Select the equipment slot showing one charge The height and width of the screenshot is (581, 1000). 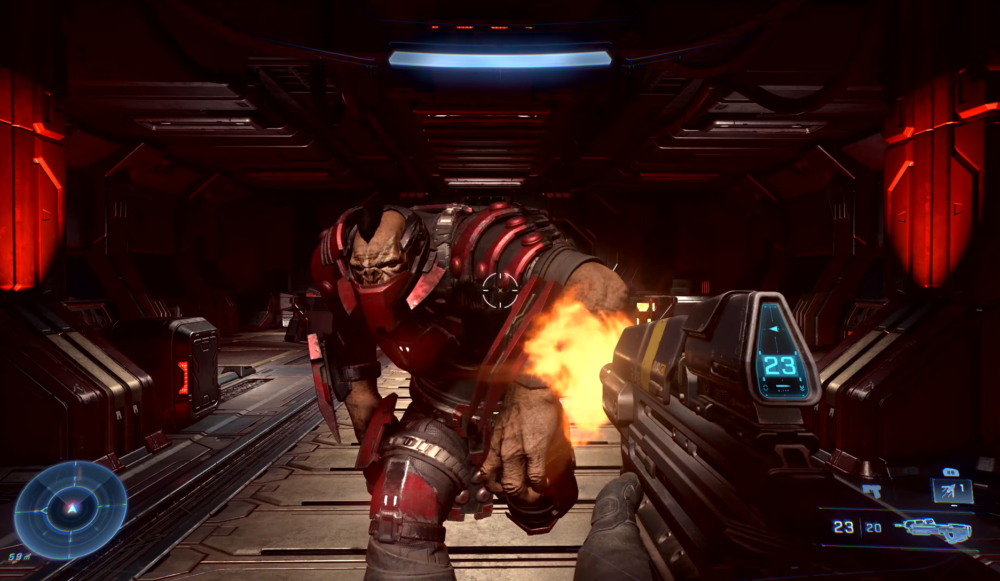951,490
